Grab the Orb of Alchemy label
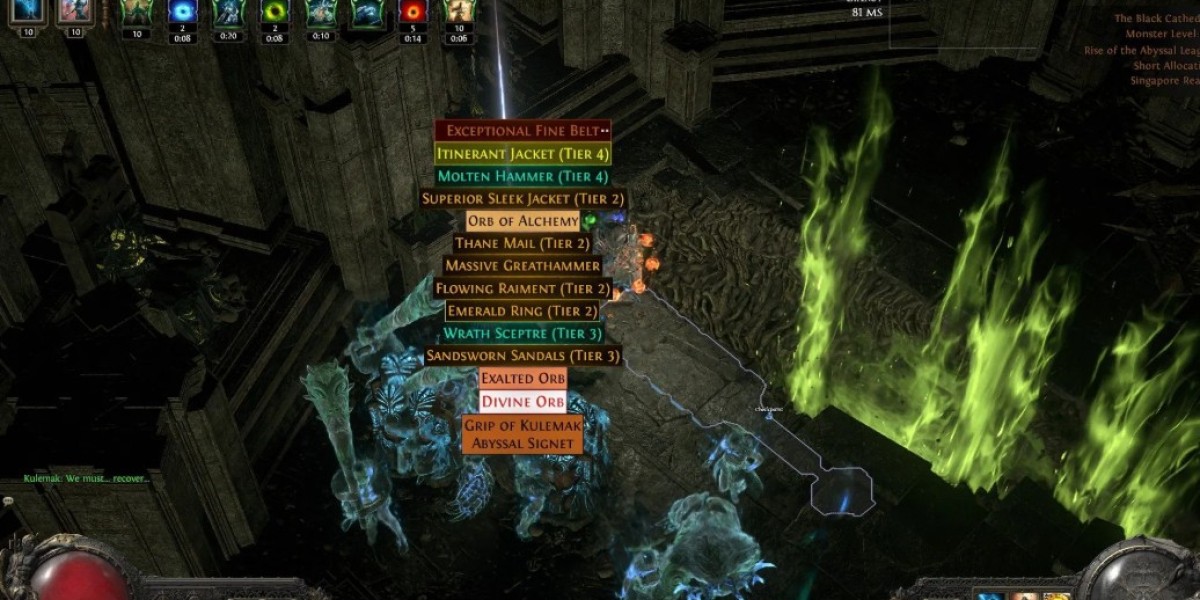The width and height of the screenshot is (1200, 600). 523,221
